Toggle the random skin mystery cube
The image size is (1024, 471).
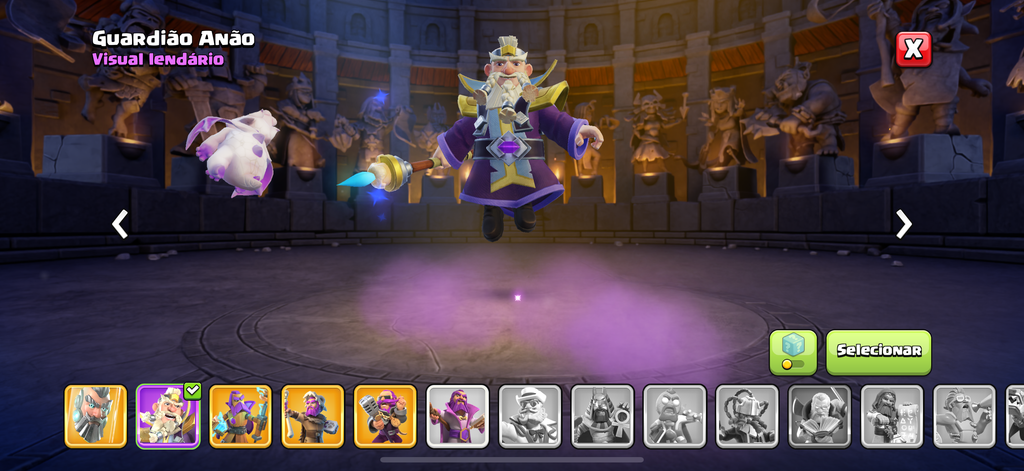pyautogui.click(x=793, y=352)
